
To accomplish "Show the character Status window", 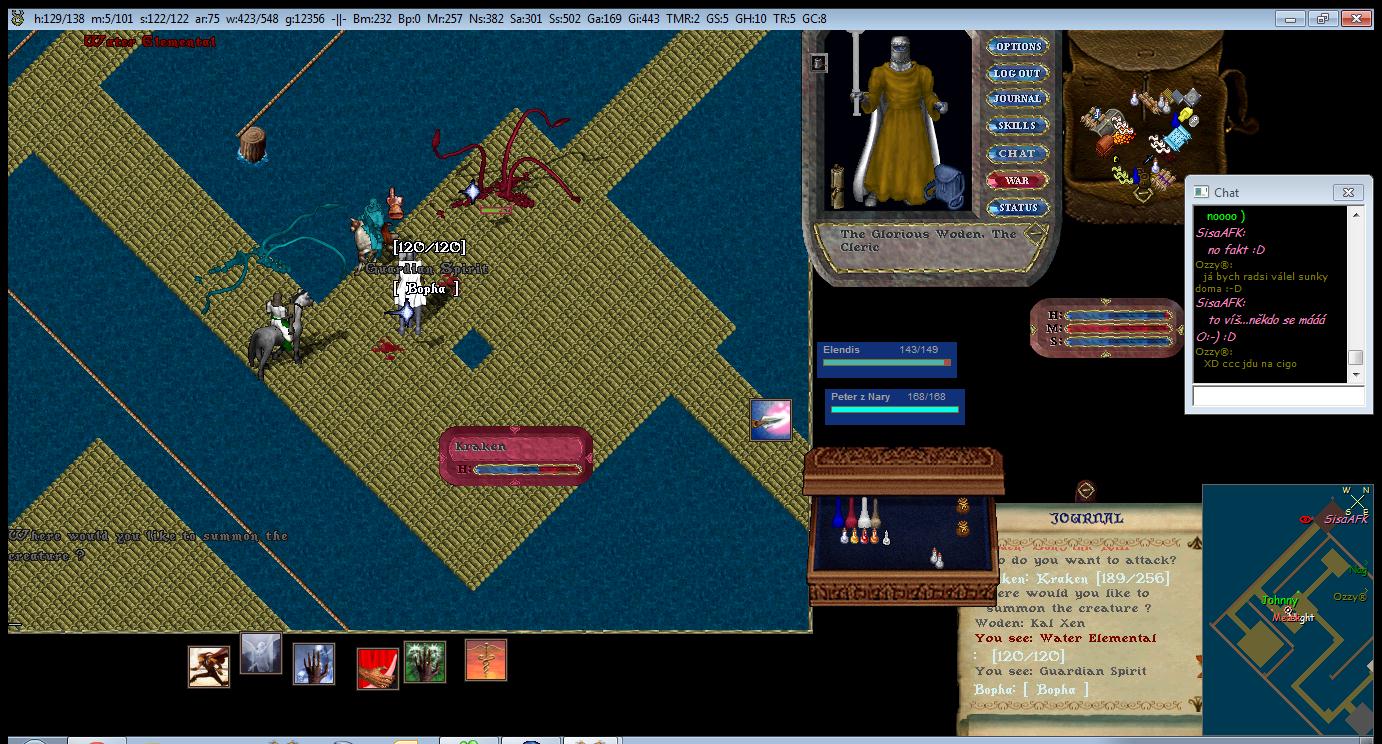I will point(1017,208).
